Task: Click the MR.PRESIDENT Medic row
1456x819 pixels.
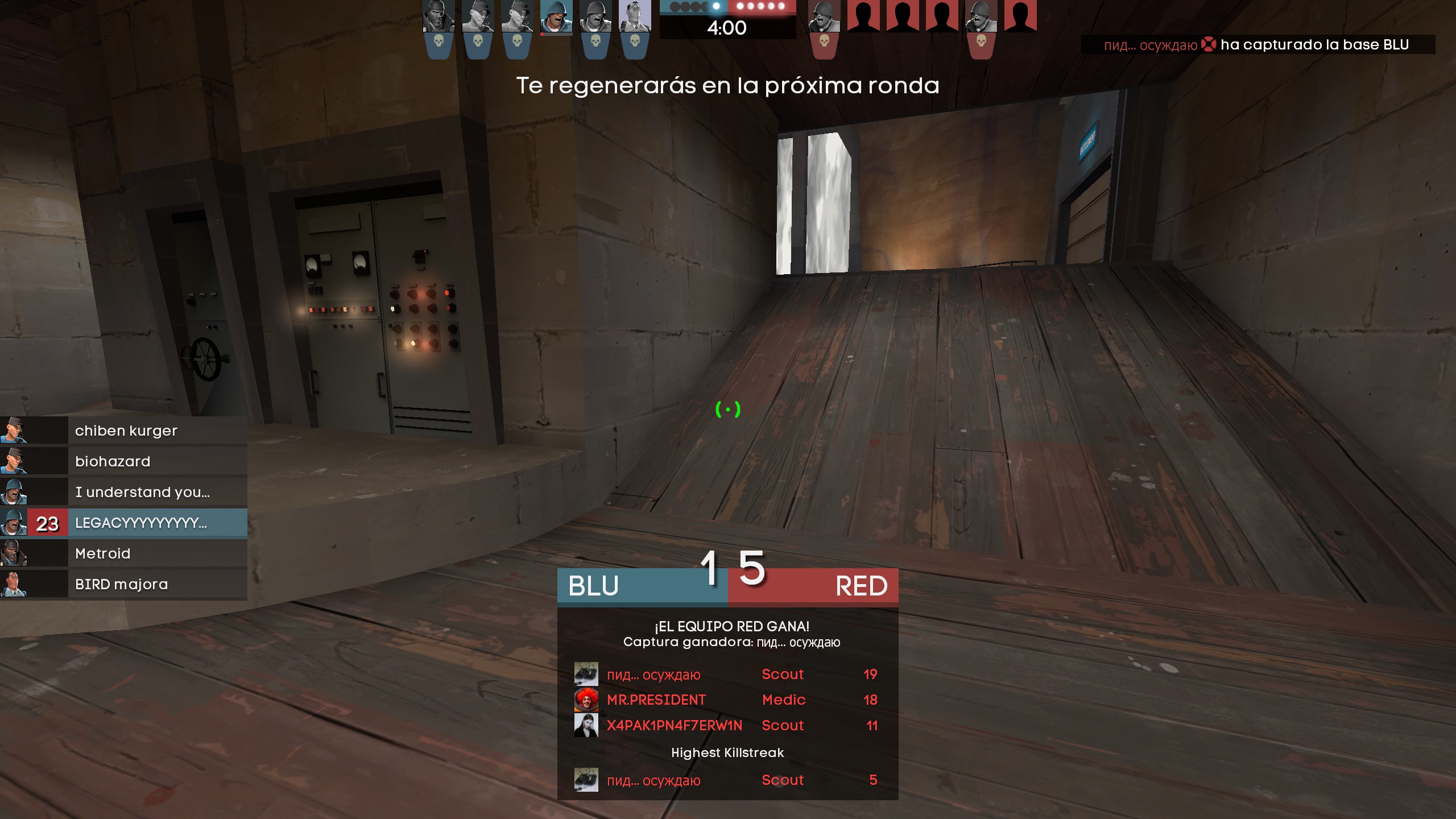Action: pos(727,700)
